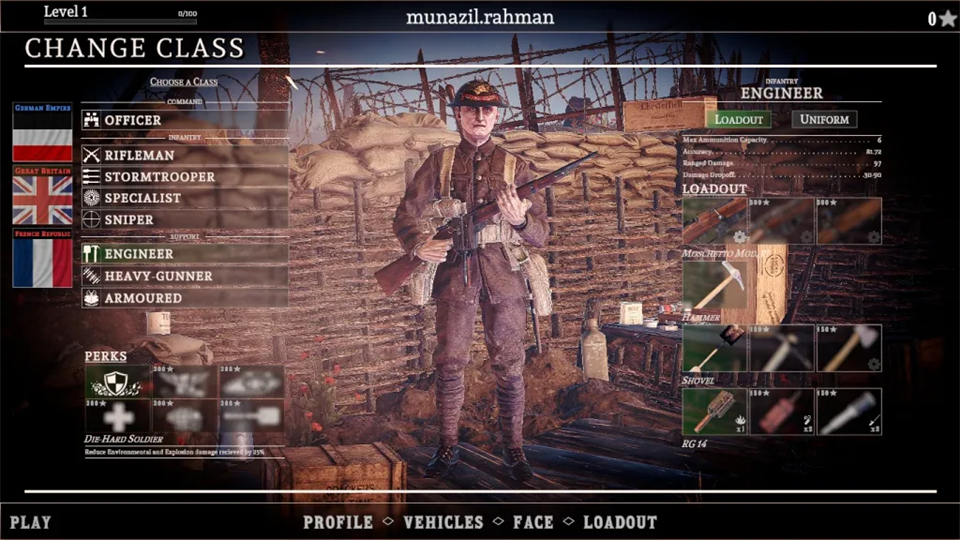This screenshot has height=540, width=960.
Task: Select the Die-Hard Soldier shield perk
Action: click(x=116, y=381)
